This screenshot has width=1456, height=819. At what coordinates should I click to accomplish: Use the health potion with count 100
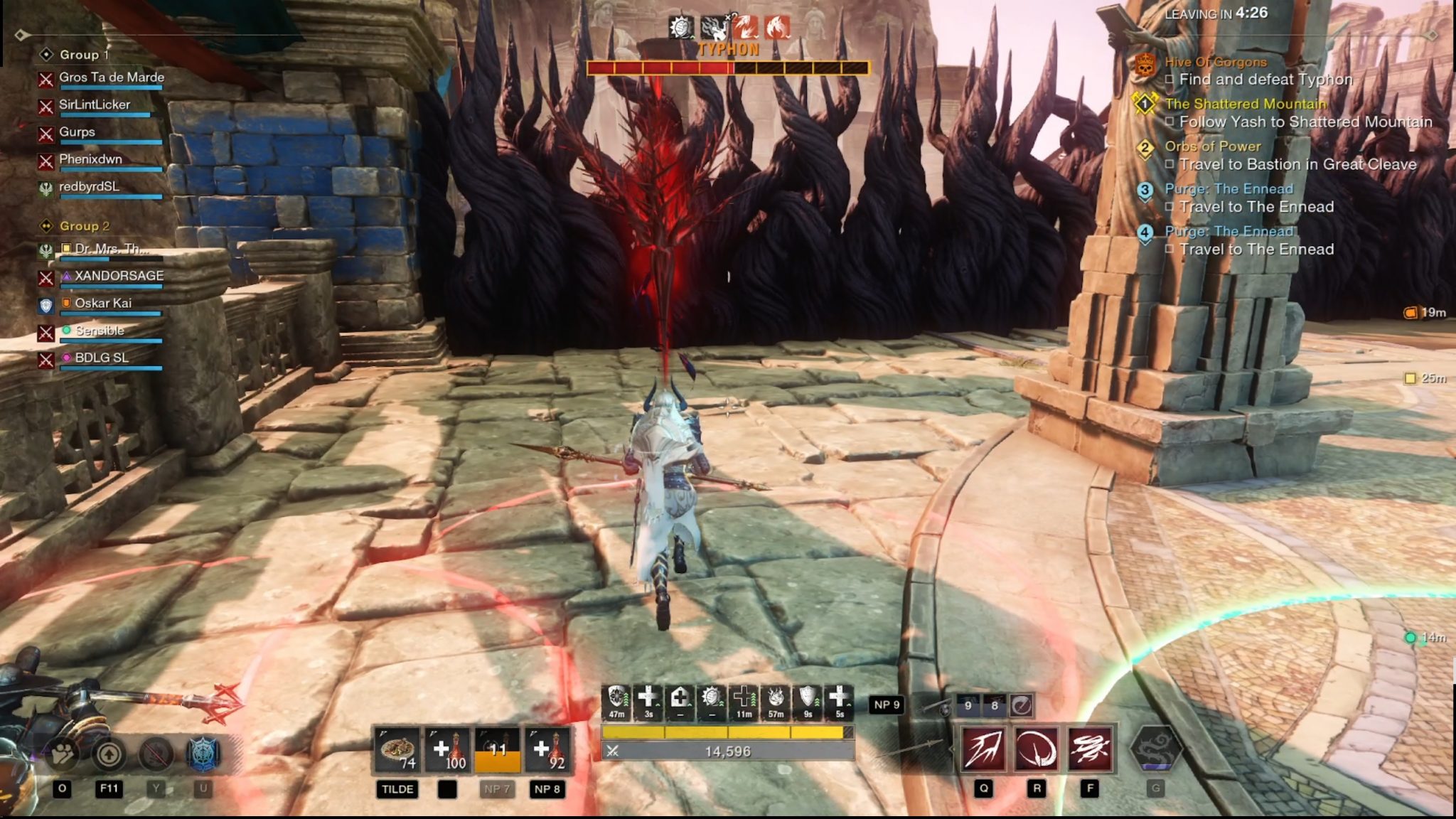click(x=447, y=750)
